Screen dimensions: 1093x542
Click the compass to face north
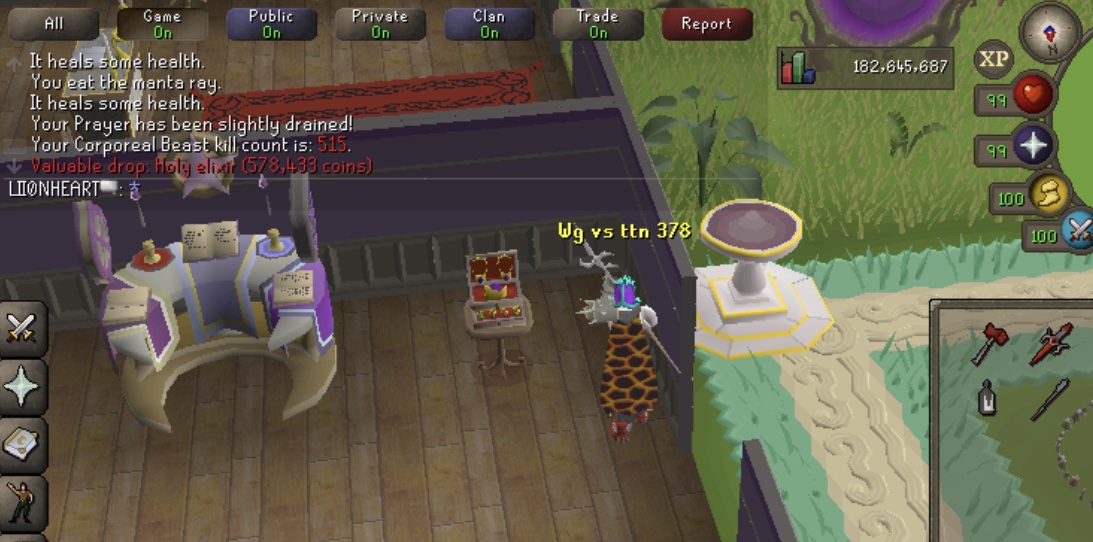coord(1050,30)
